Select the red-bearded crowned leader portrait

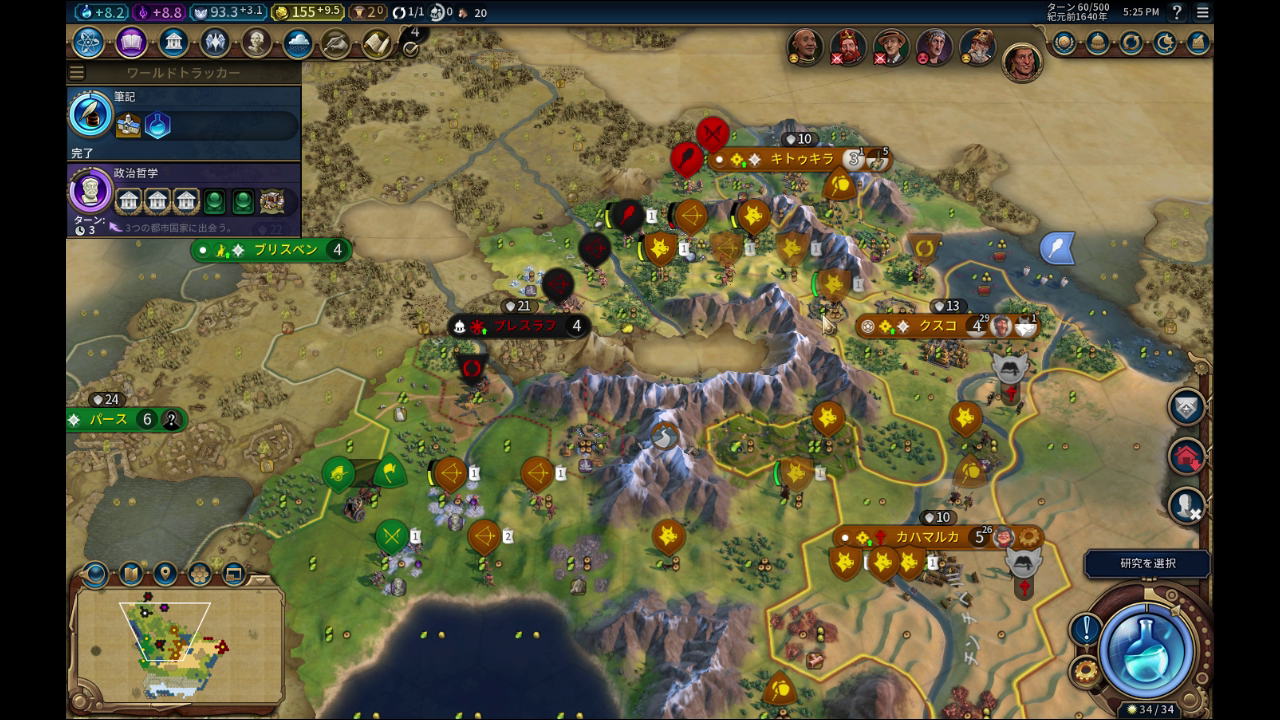pyautogui.click(x=848, y=47)
